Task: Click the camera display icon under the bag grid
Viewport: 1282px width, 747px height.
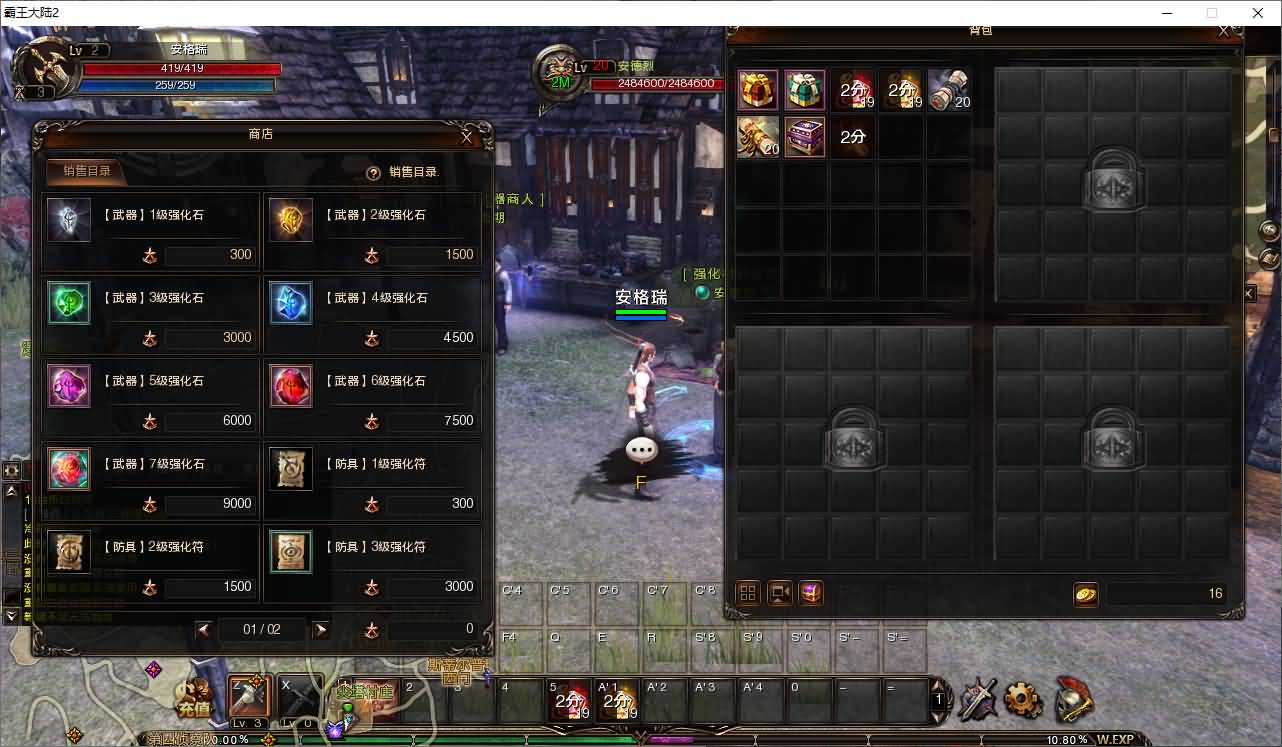Action: [778, 593]
